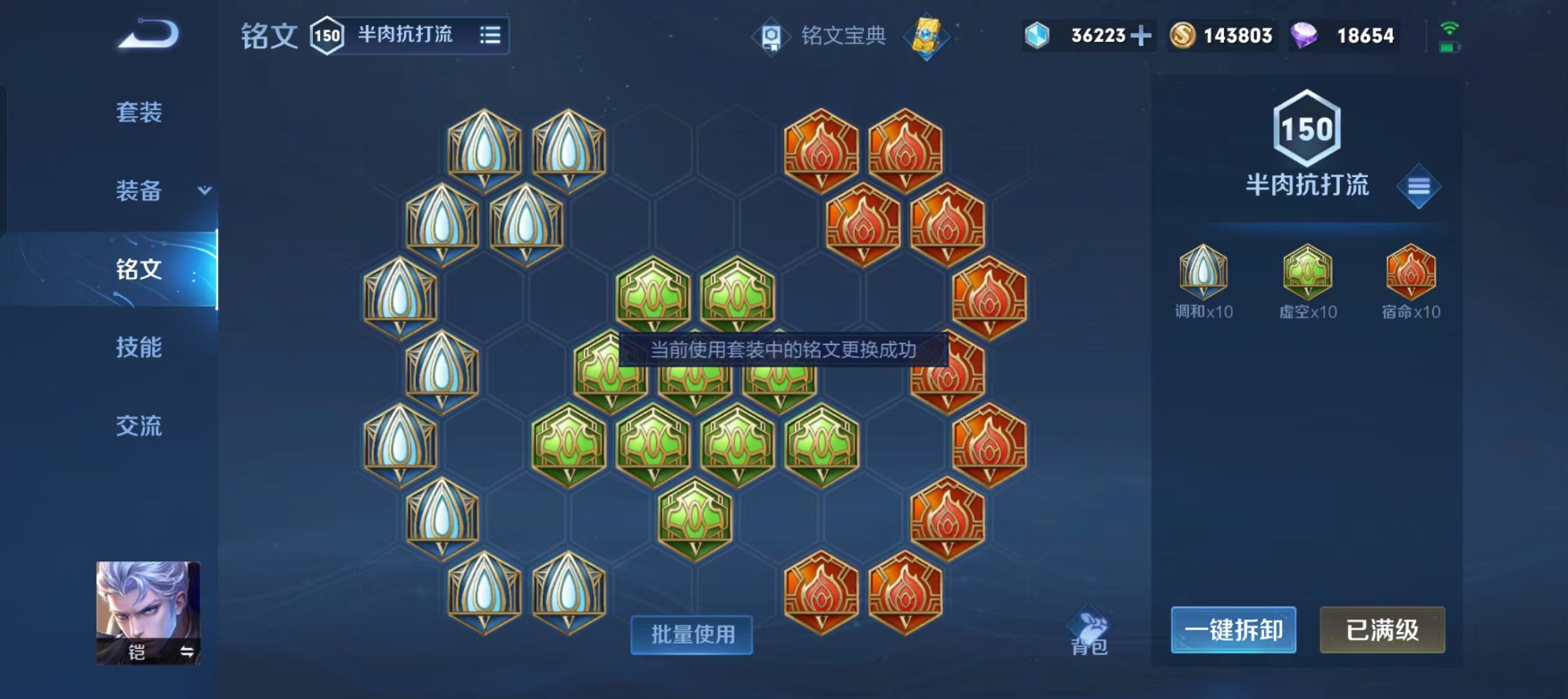
Task: Switch to the 套装 tab
Action: 140,114
